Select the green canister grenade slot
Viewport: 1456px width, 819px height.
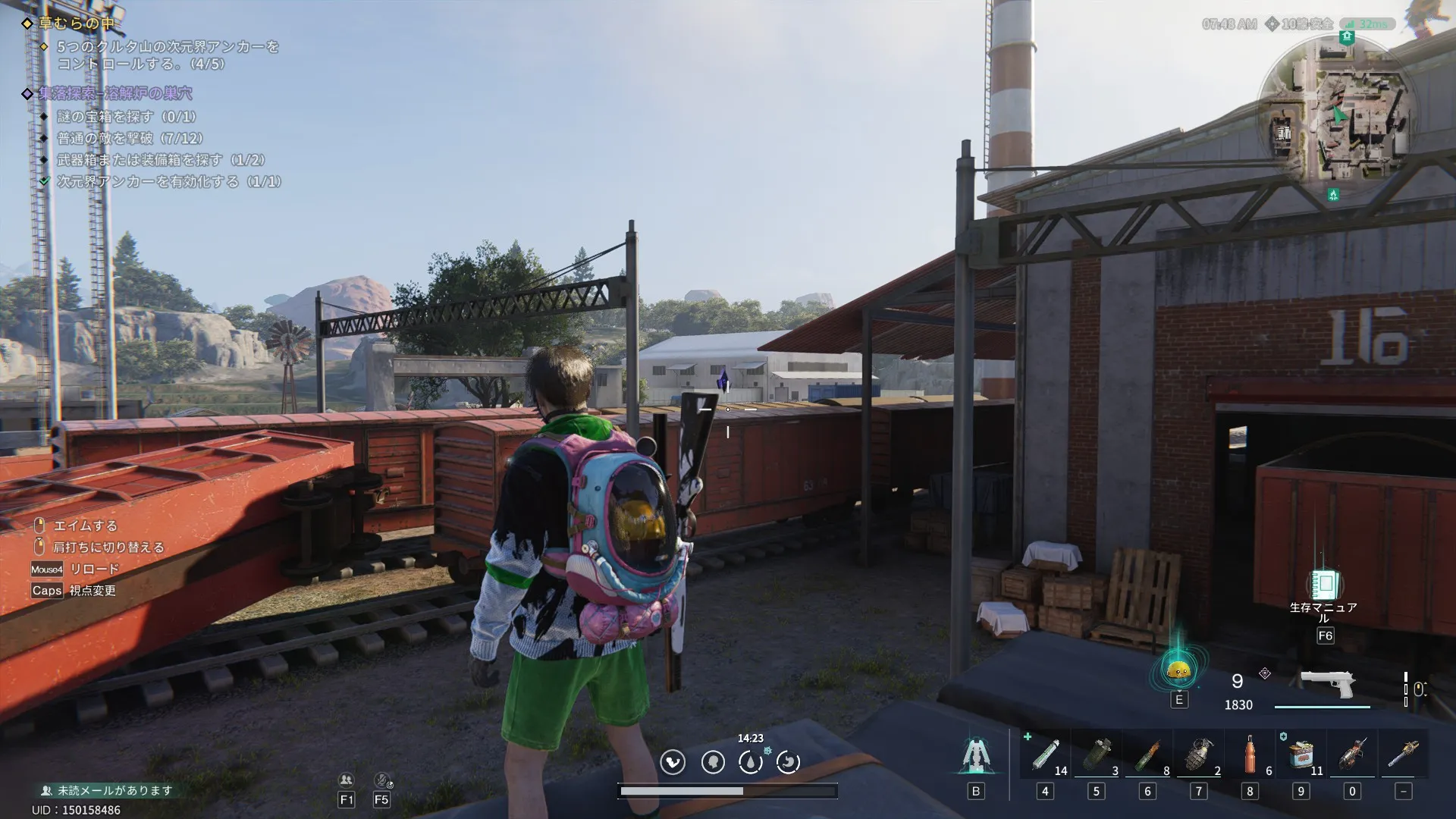(1096, 755)
